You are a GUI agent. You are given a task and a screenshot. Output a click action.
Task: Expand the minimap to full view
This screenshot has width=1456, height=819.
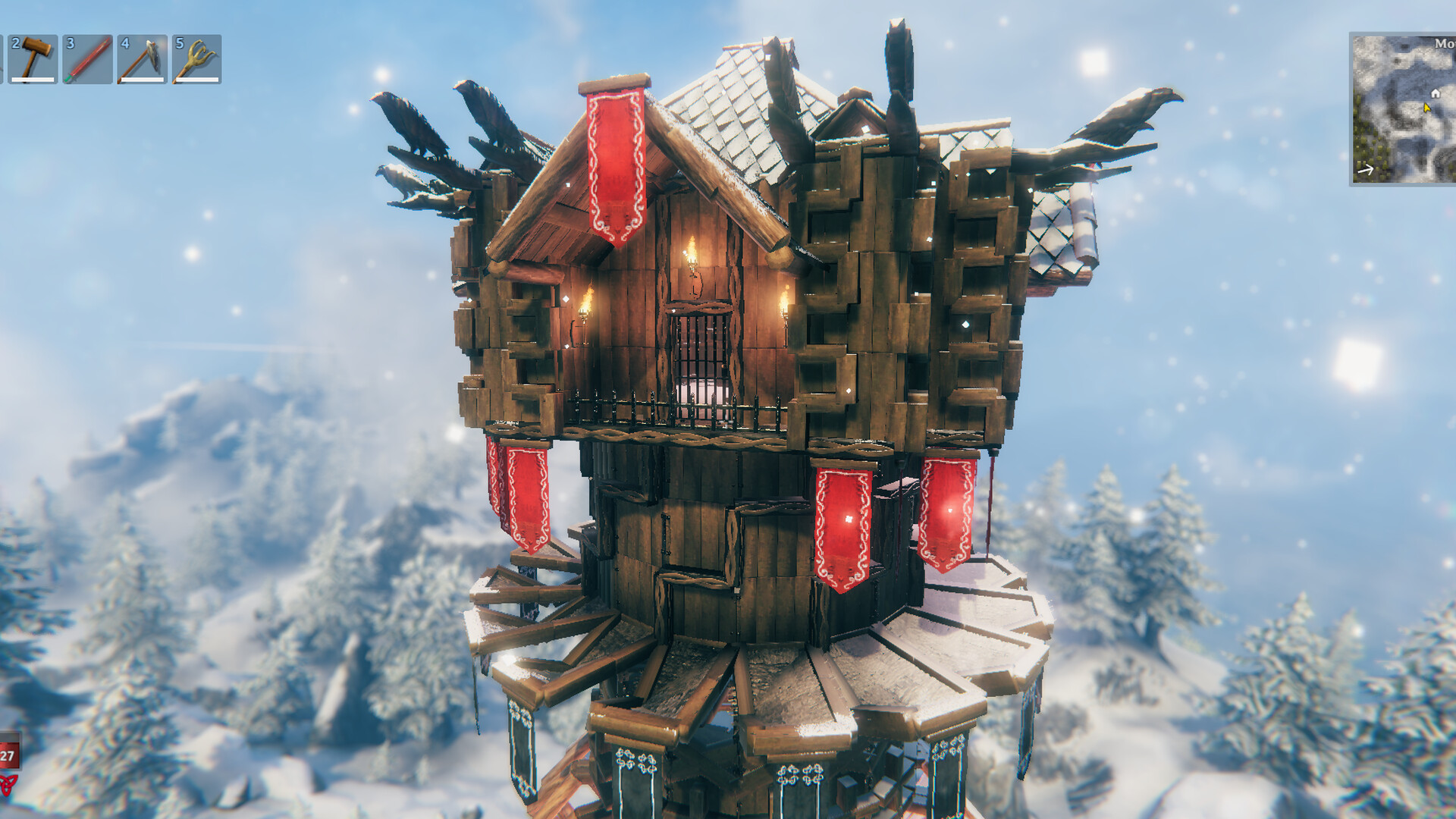pyautogui.click(x=1403, y=110)
